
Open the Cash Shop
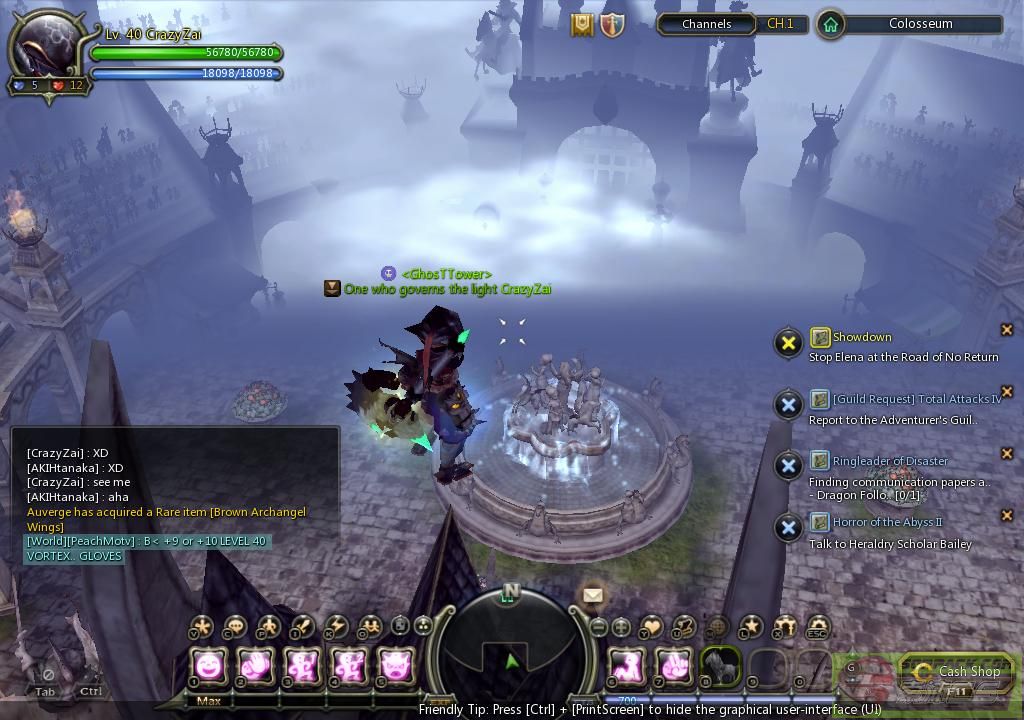pyautogui.click(x=958, y=671)
